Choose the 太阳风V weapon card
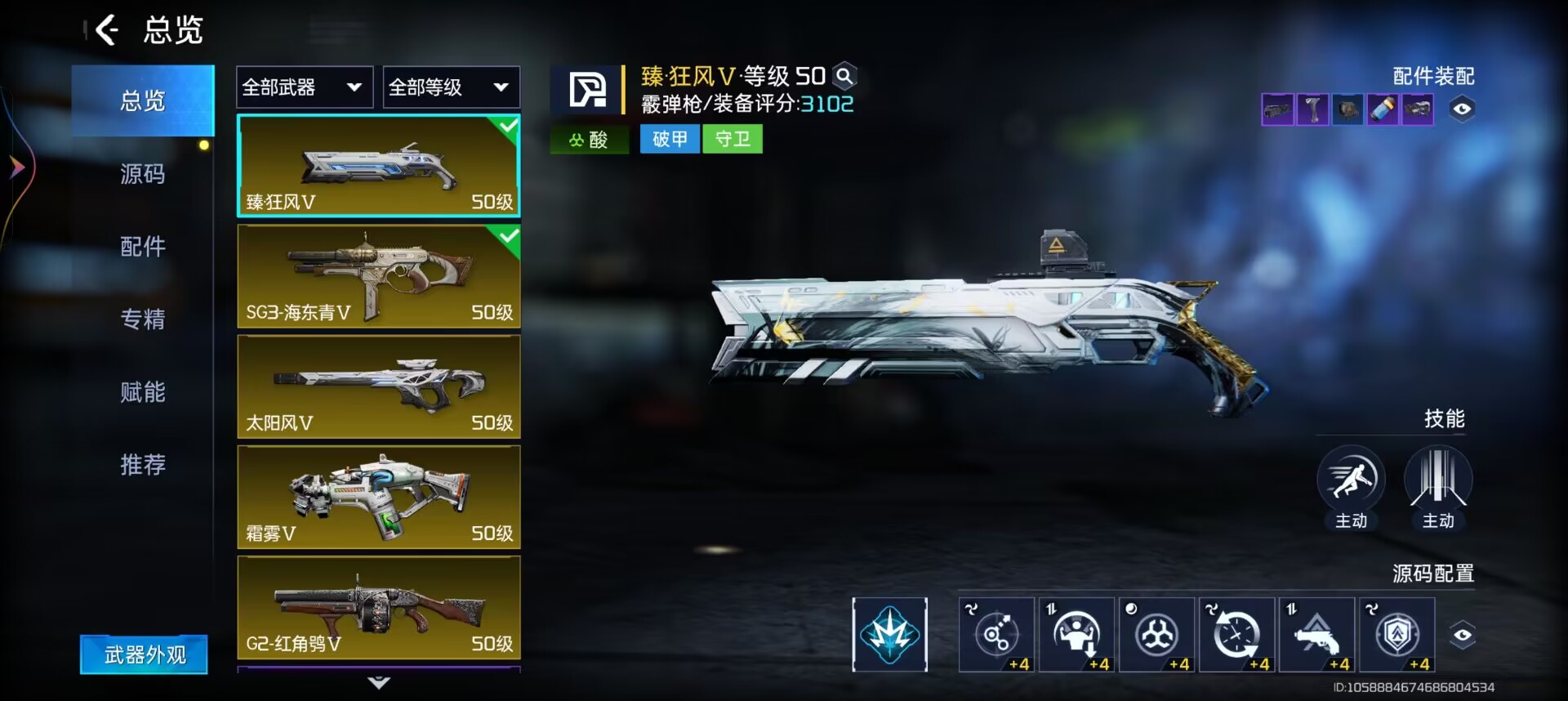1568x701 pixels. coord(379,386)
